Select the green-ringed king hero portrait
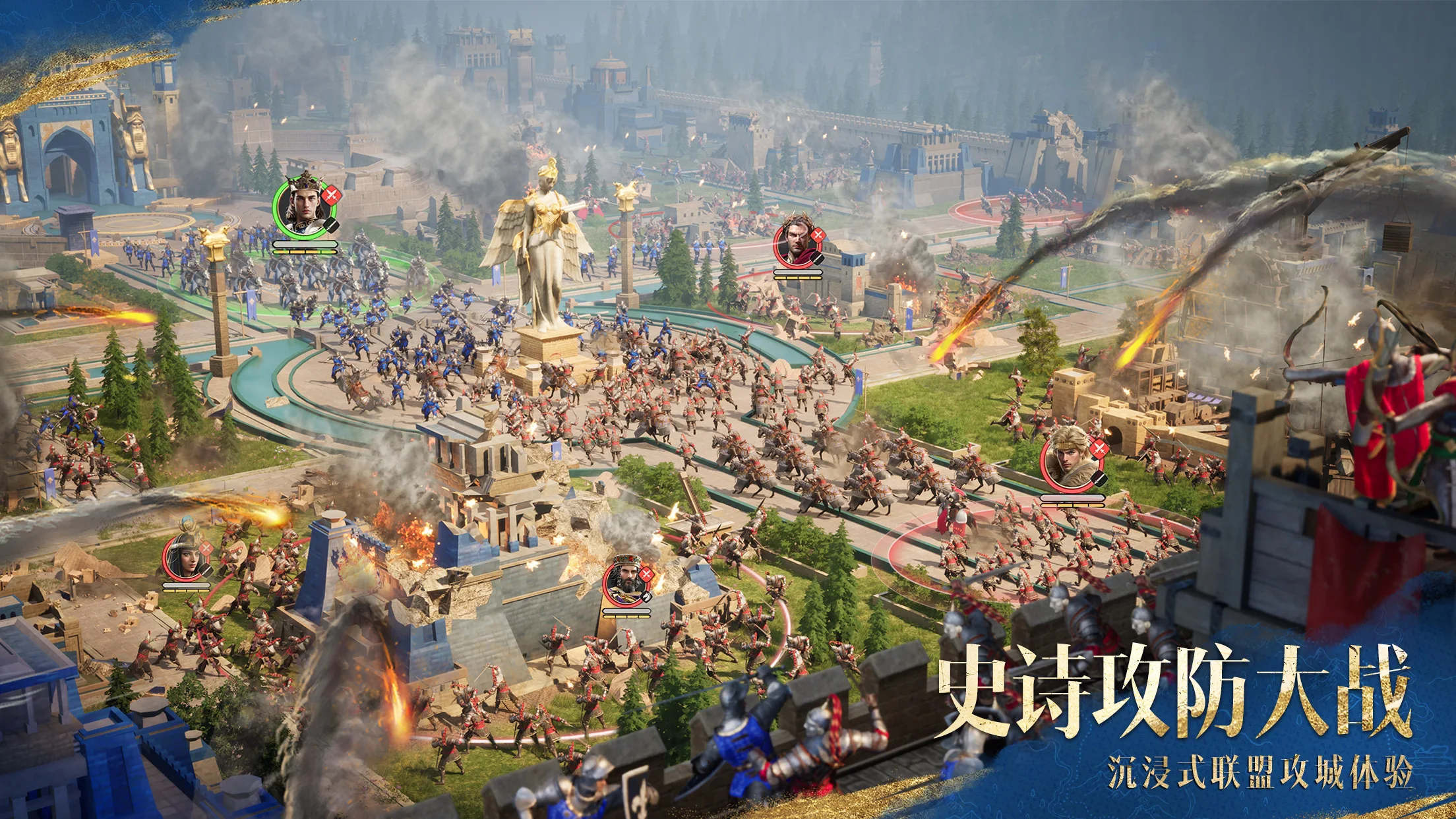1456x819 pixels. 303,204
